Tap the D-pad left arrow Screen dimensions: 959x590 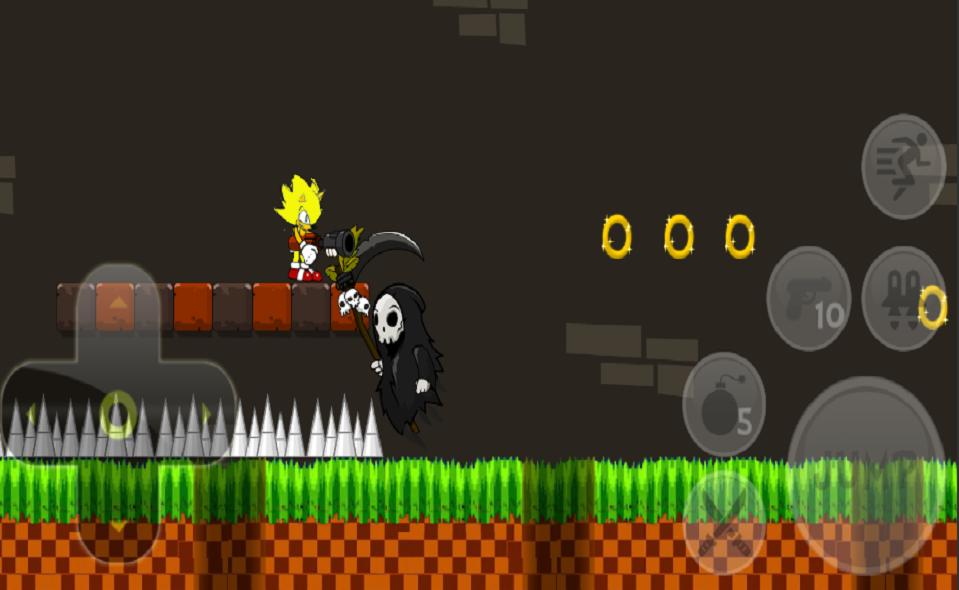(32, 413)
